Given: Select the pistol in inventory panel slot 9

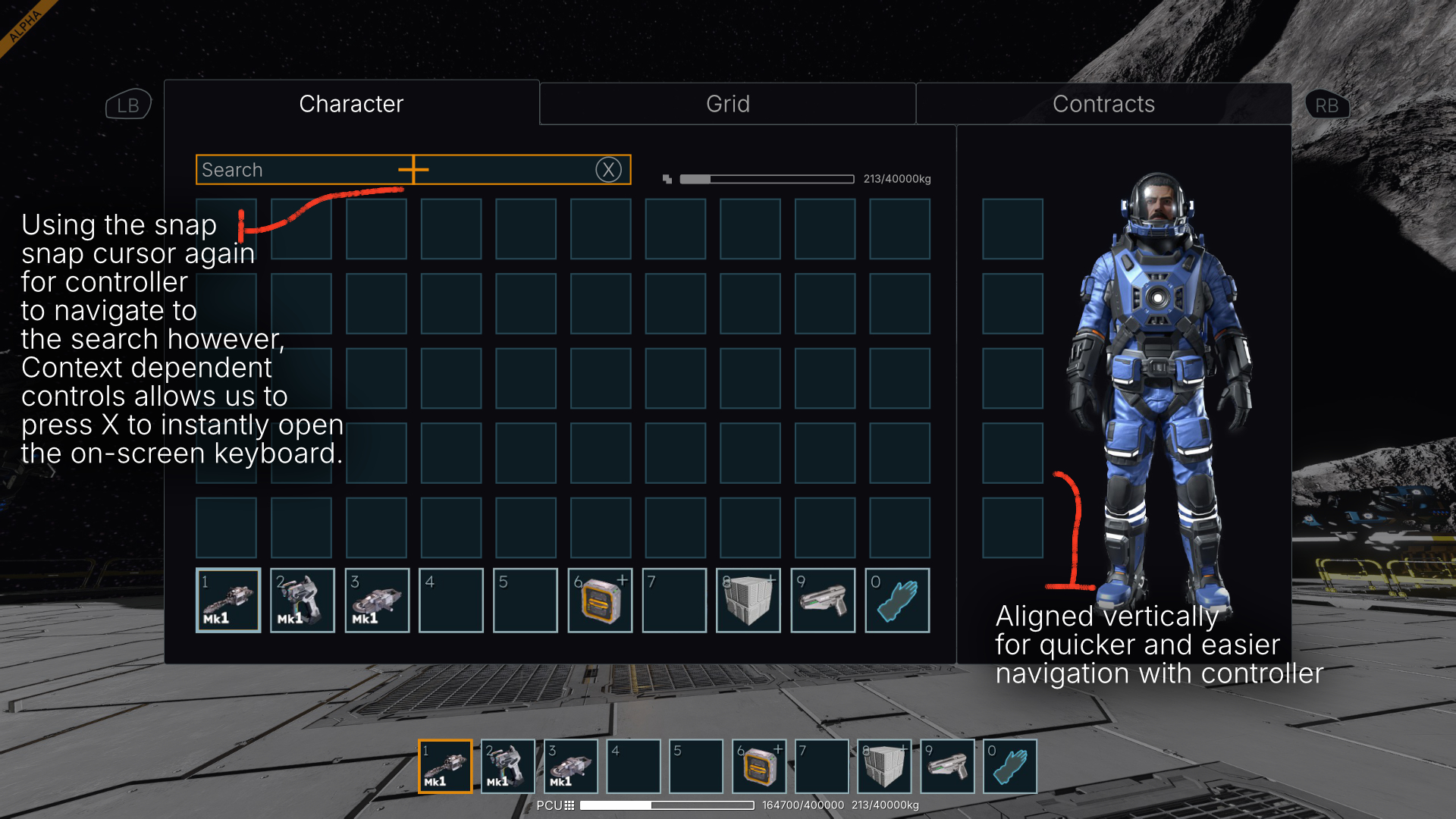Looking at the screenshot, I should coord(823,601).
